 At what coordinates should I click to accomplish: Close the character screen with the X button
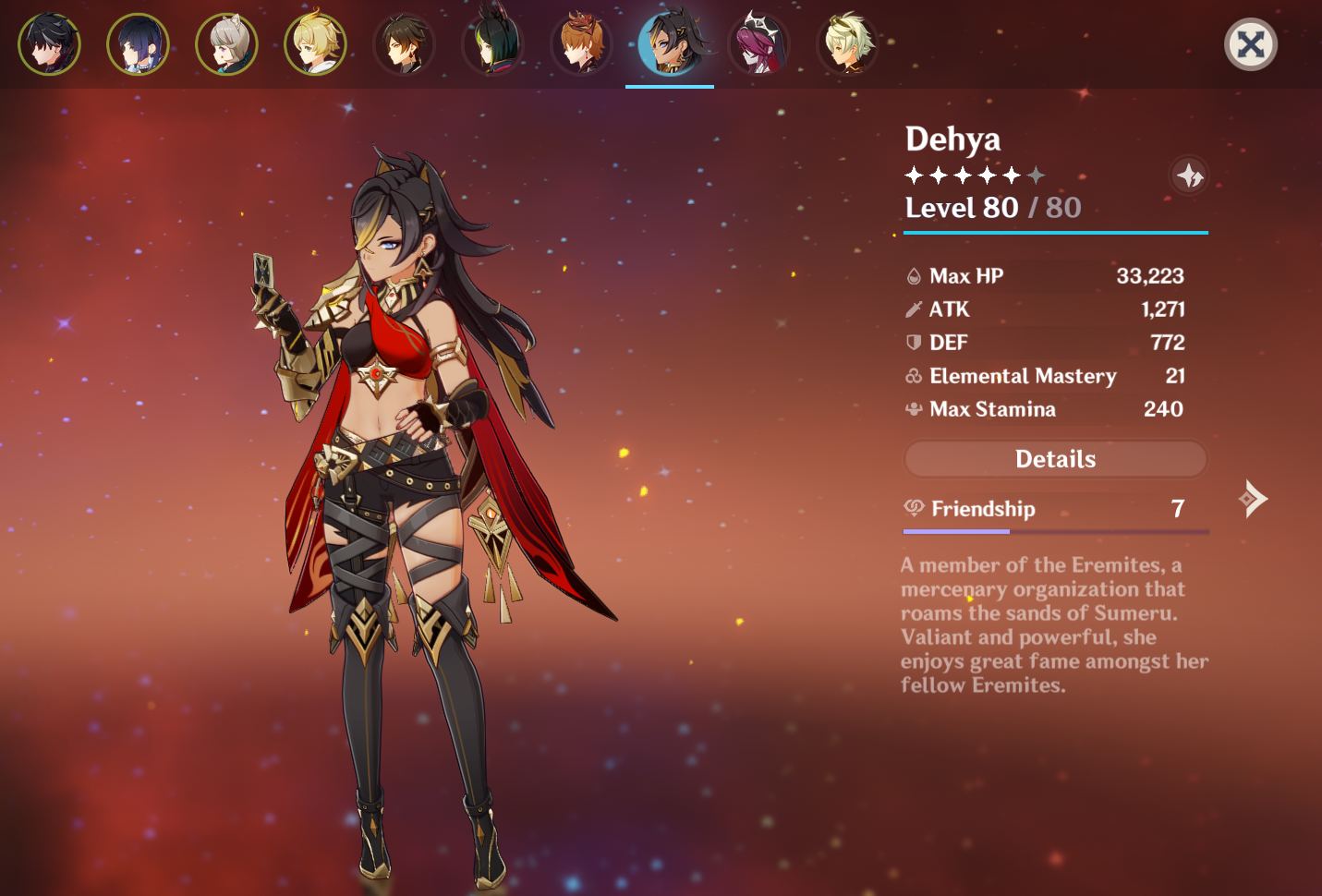click(x=1251, y=43)
